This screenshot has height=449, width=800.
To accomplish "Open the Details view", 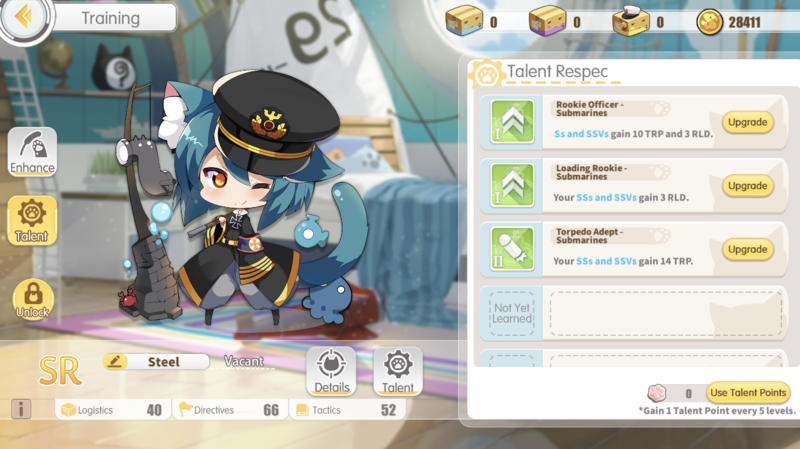I will [331, 372].
